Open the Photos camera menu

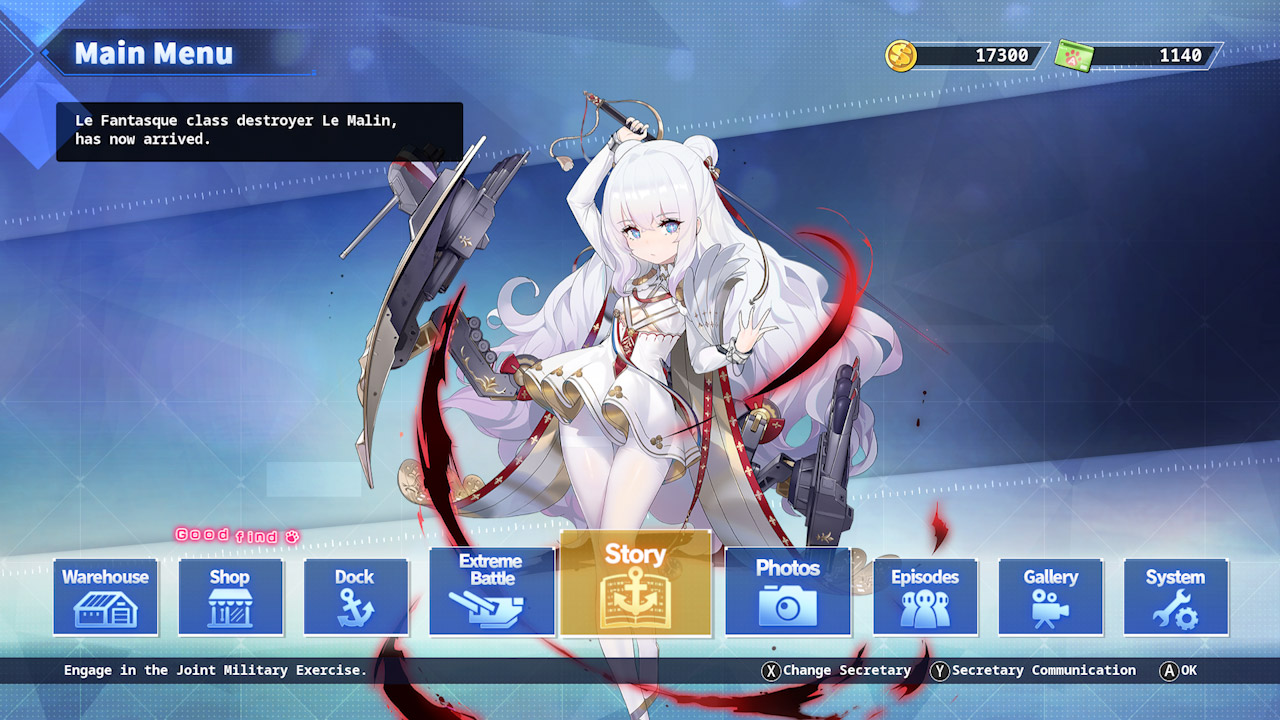click(x=787, y=590)
